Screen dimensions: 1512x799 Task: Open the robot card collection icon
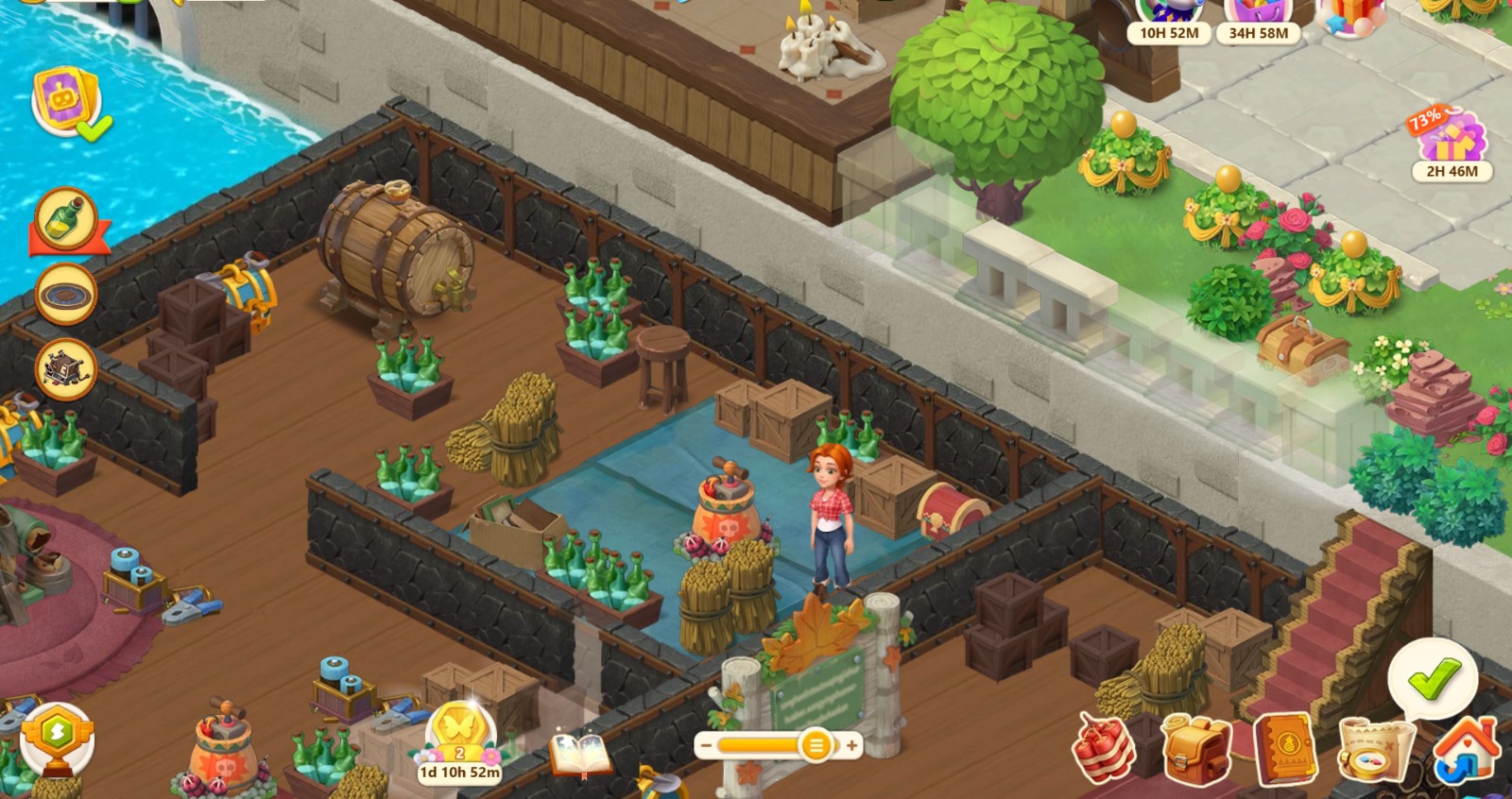coord(66,100)
